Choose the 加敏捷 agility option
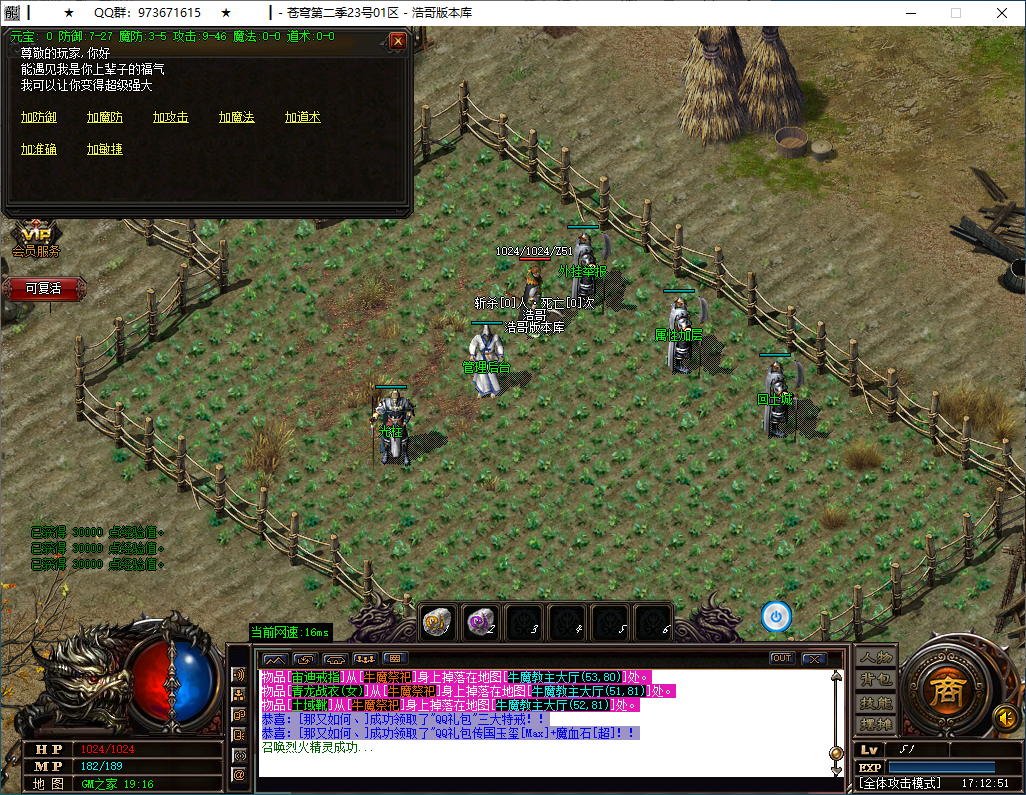Viewport: 1026px width, 795px height. click(105, 150)
